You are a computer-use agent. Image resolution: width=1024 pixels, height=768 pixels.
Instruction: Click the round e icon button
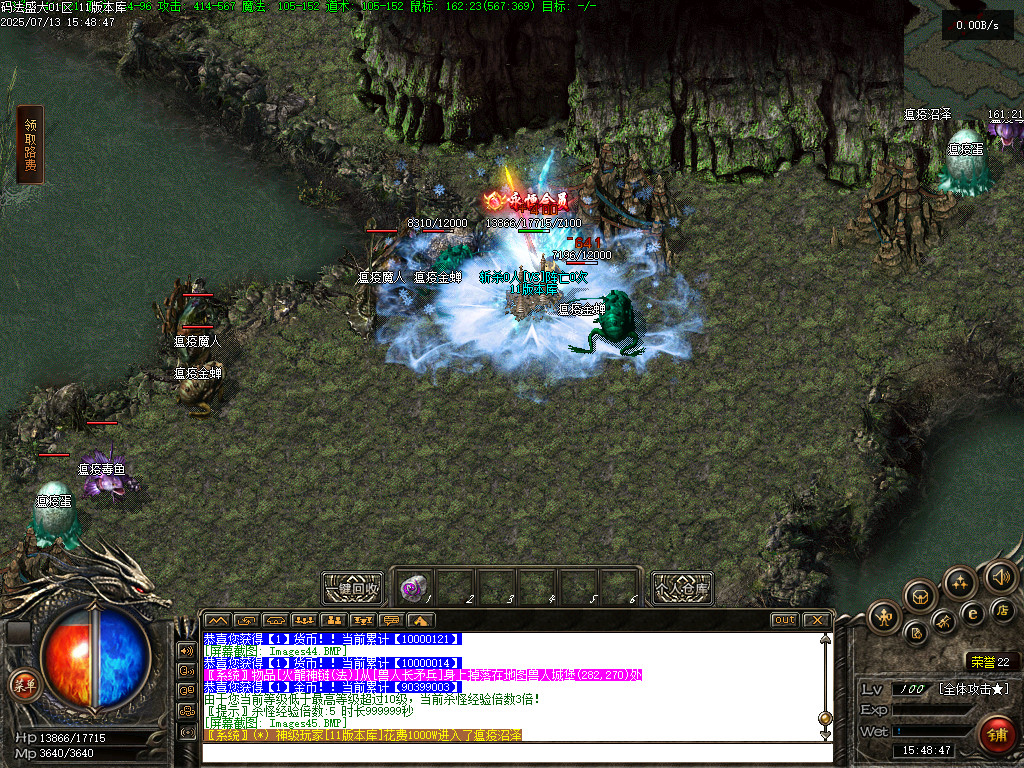click(x=971, y=613)
